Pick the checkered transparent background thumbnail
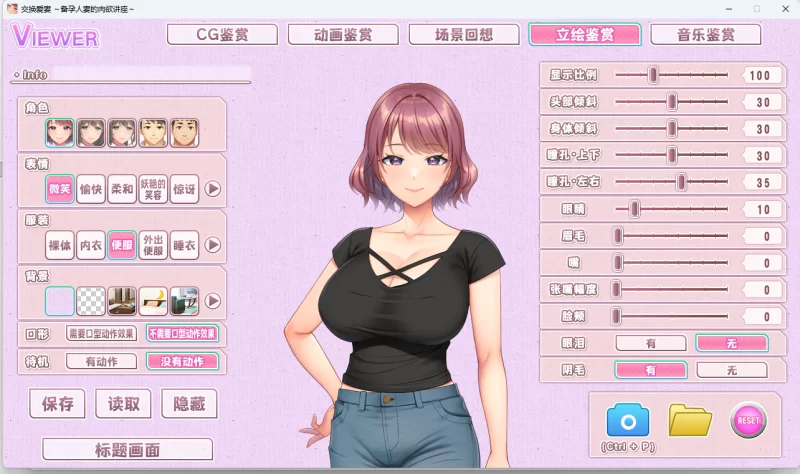The width and height of the screenshot is (800, 474). click(91, 300)
